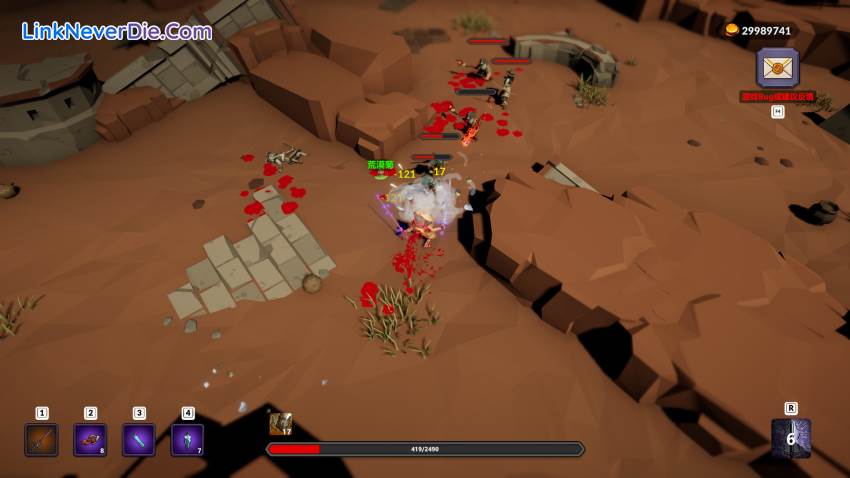Open the LinkNeverDie.Com watermark link
Screen dimensions: 850x478
pos(117,31)
